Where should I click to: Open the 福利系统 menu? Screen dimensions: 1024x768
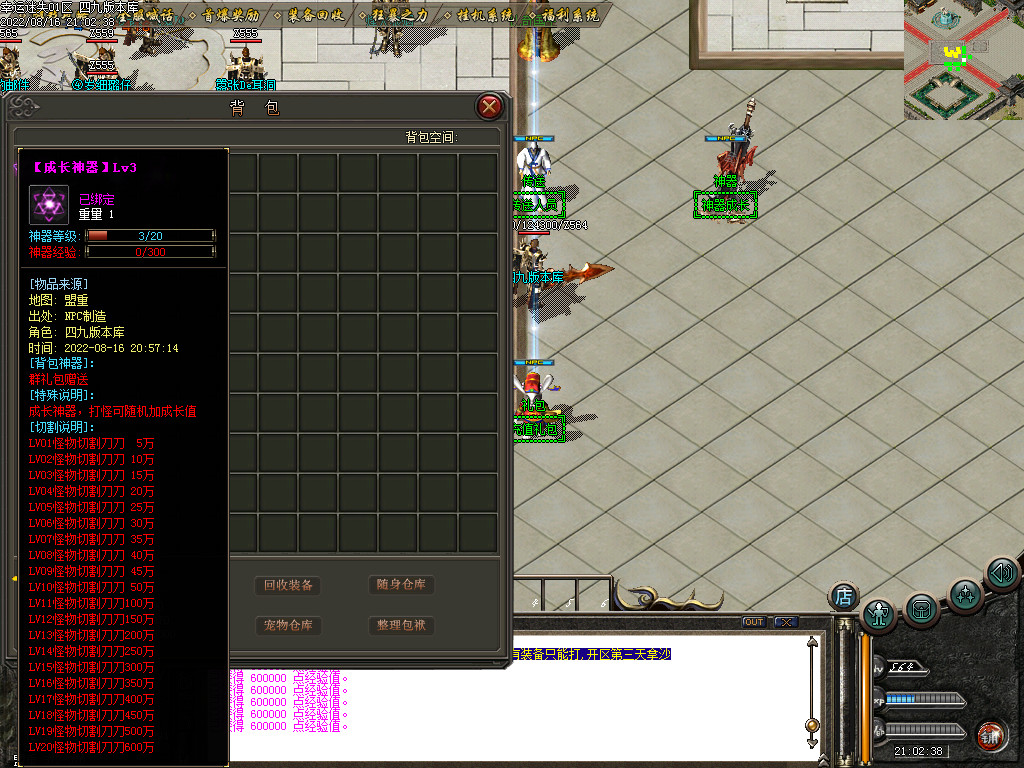click(x=570, y=16)
